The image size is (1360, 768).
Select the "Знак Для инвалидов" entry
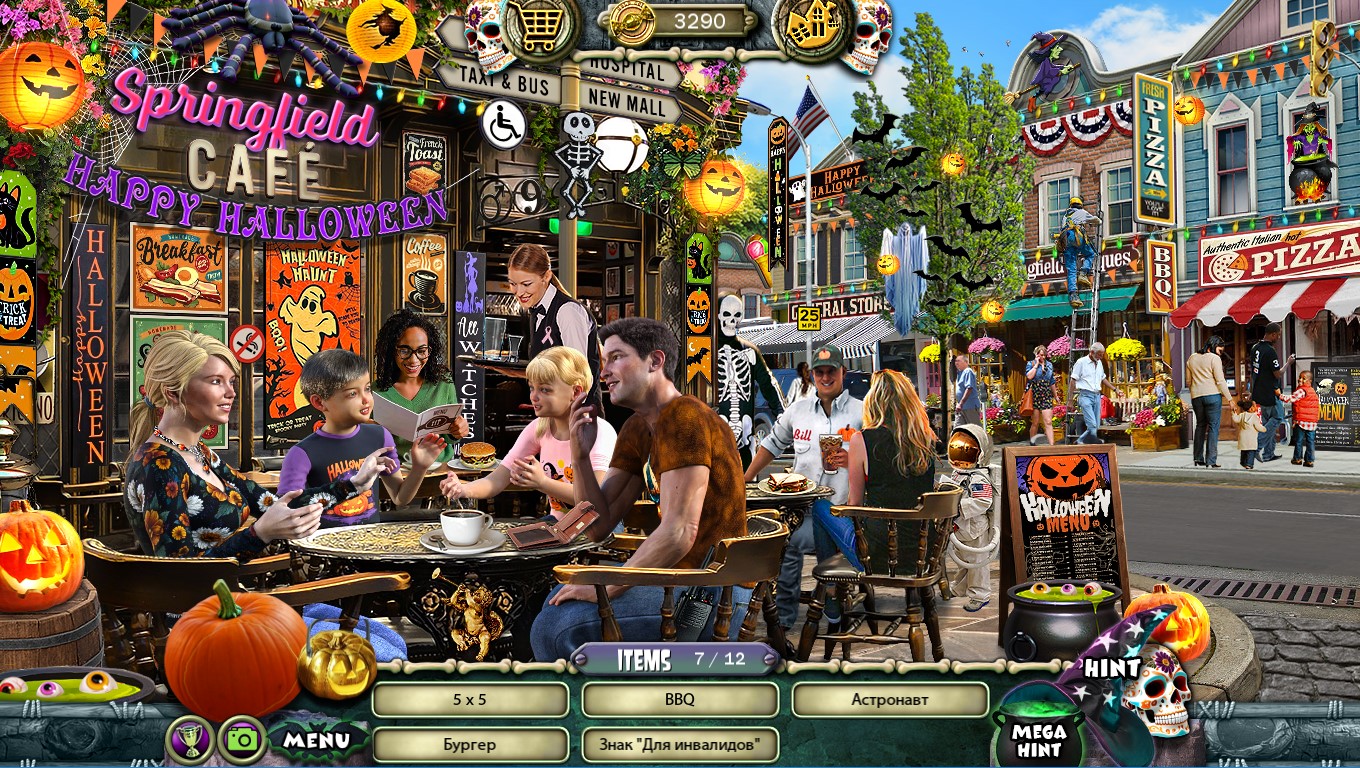coord(680,744)
